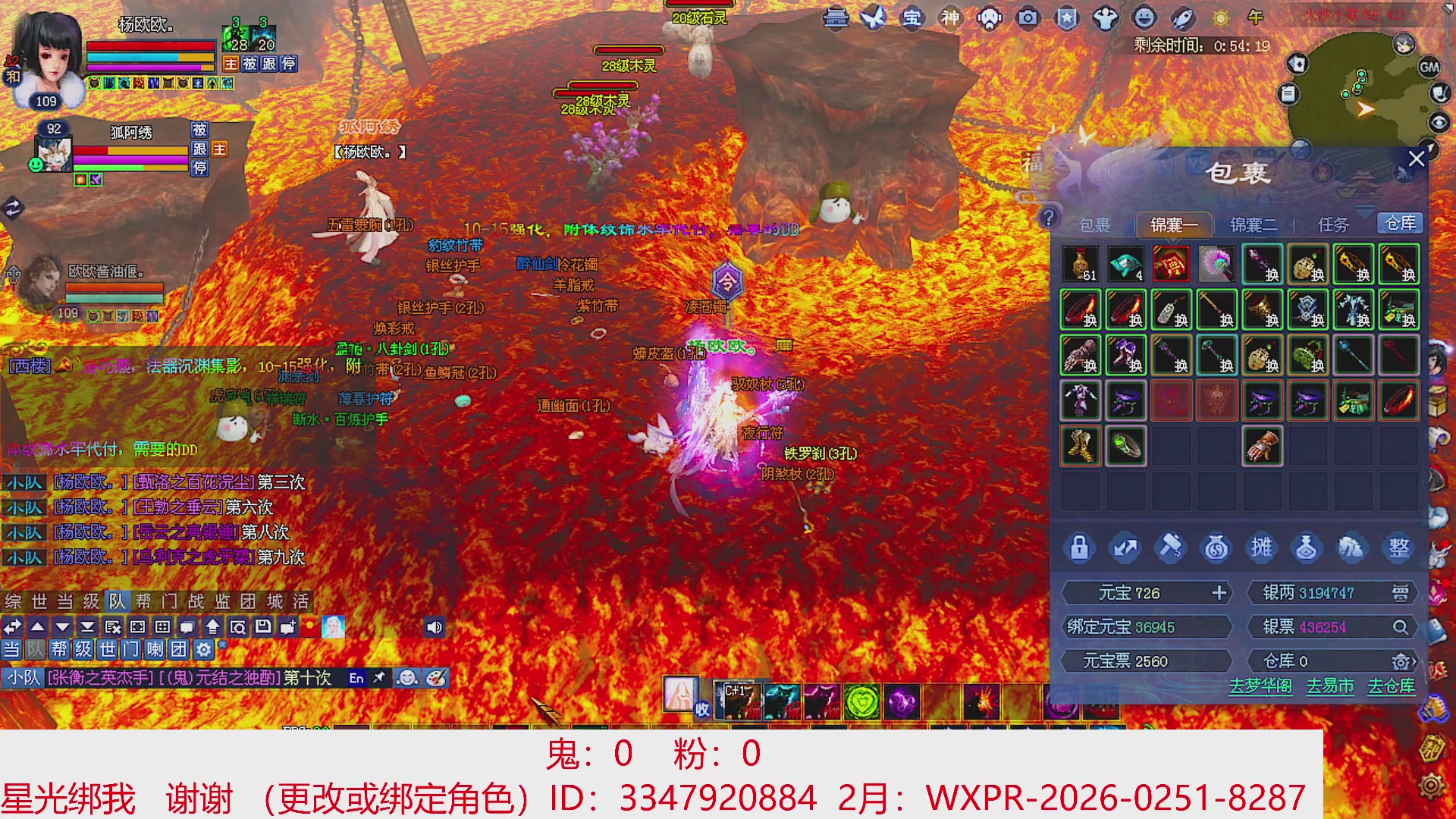Expand the 仓库 warehouse row chevron
This screenshot has width=1456, height=819.
1414,661
